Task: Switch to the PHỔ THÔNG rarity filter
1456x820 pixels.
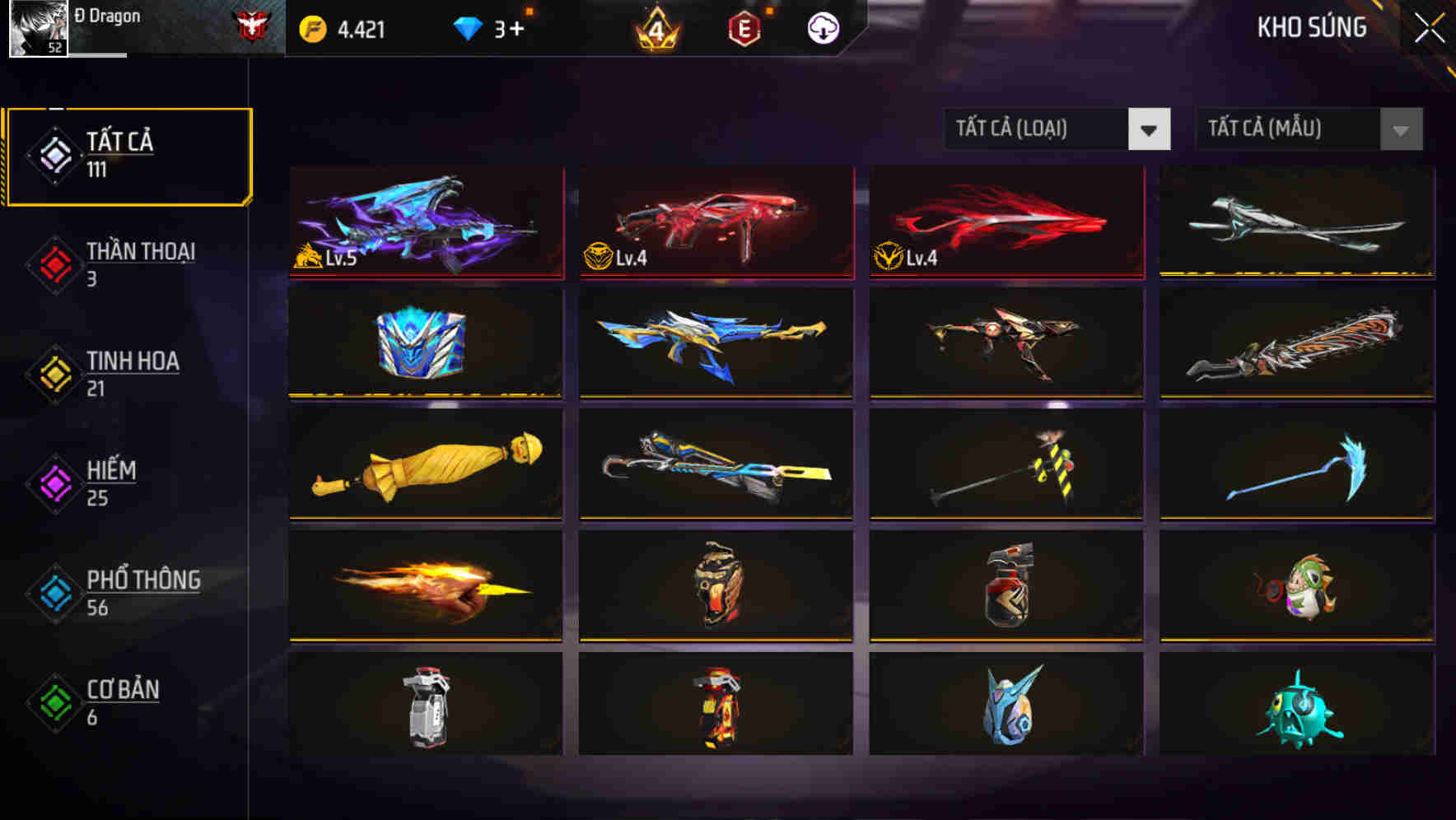Action: tap(54, 593)
